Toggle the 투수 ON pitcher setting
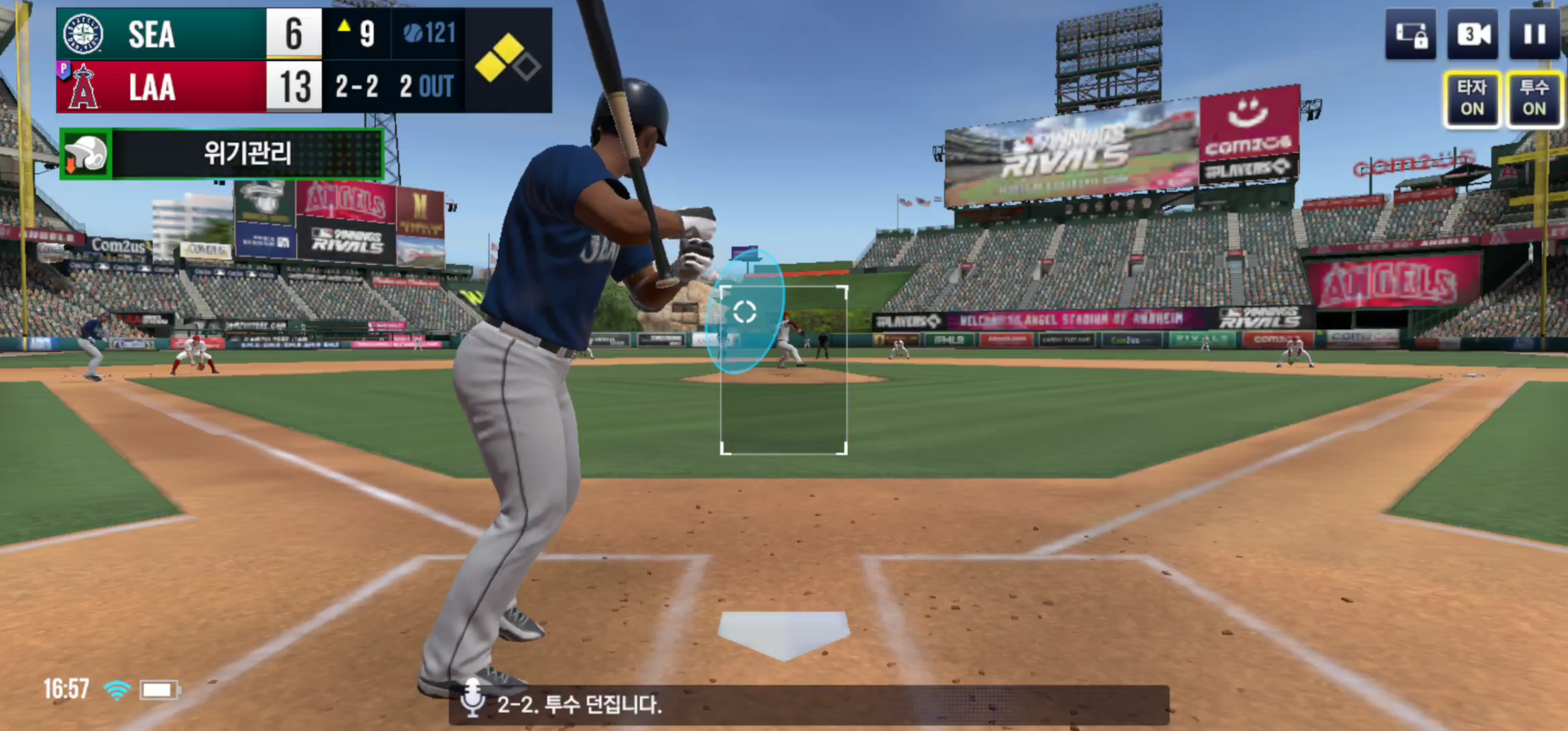Screen dimensions: 1568x731 click(1534, 98)
